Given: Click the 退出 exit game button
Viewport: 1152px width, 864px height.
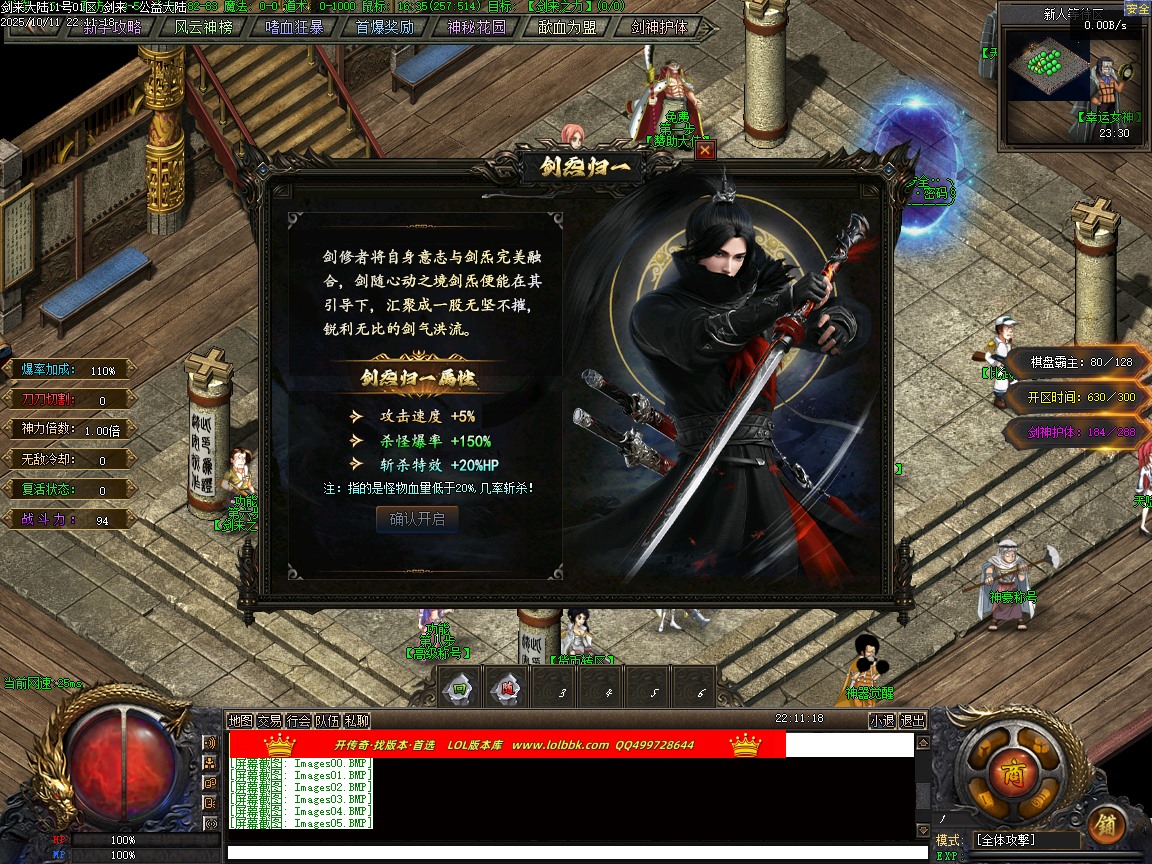Looking at the screenshot, I should click(912, 720).
